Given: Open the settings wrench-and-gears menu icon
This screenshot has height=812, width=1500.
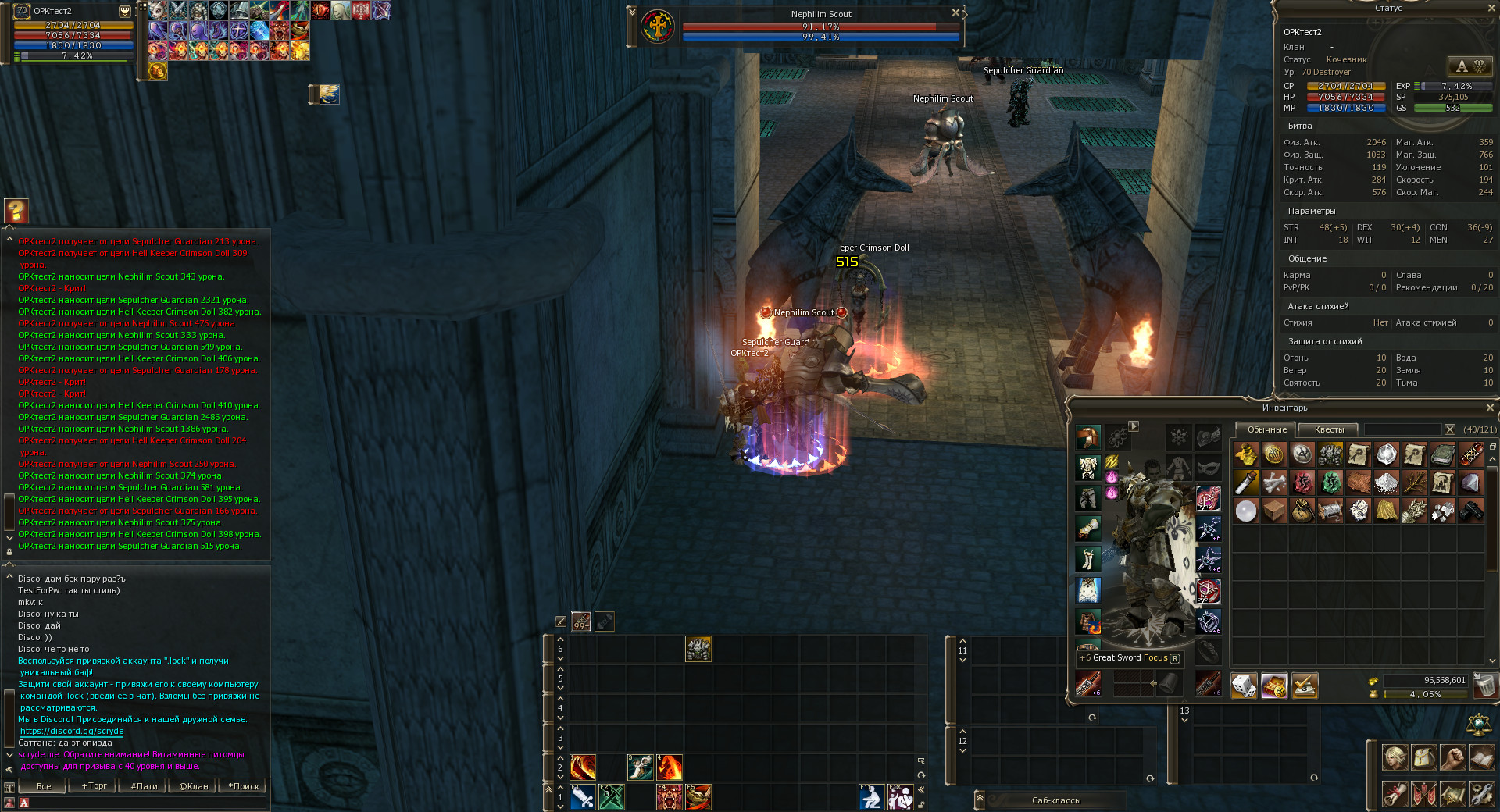Looking at the screenshot, I should [x=1481, y=793].
